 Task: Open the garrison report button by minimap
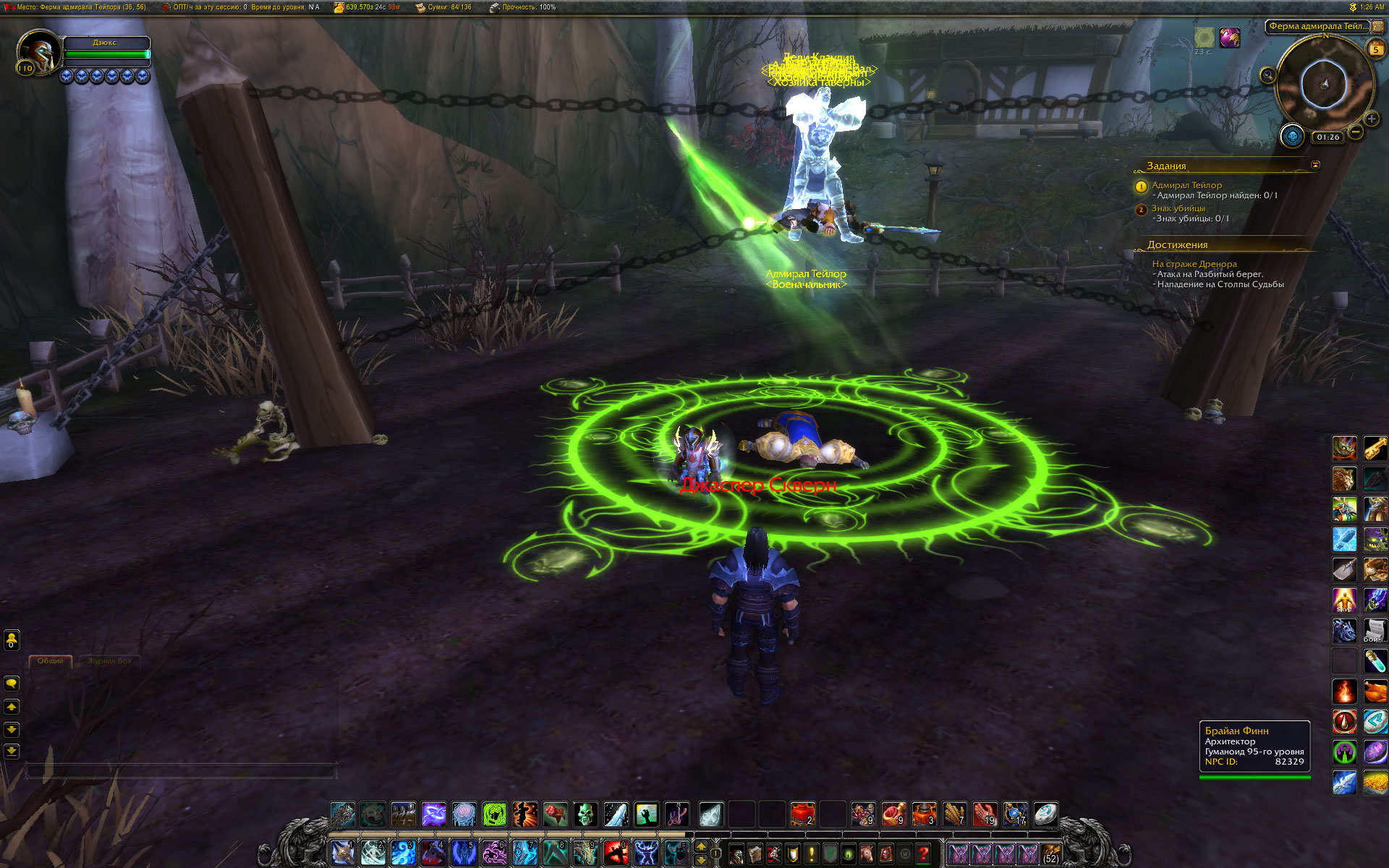pos(1292,136)
